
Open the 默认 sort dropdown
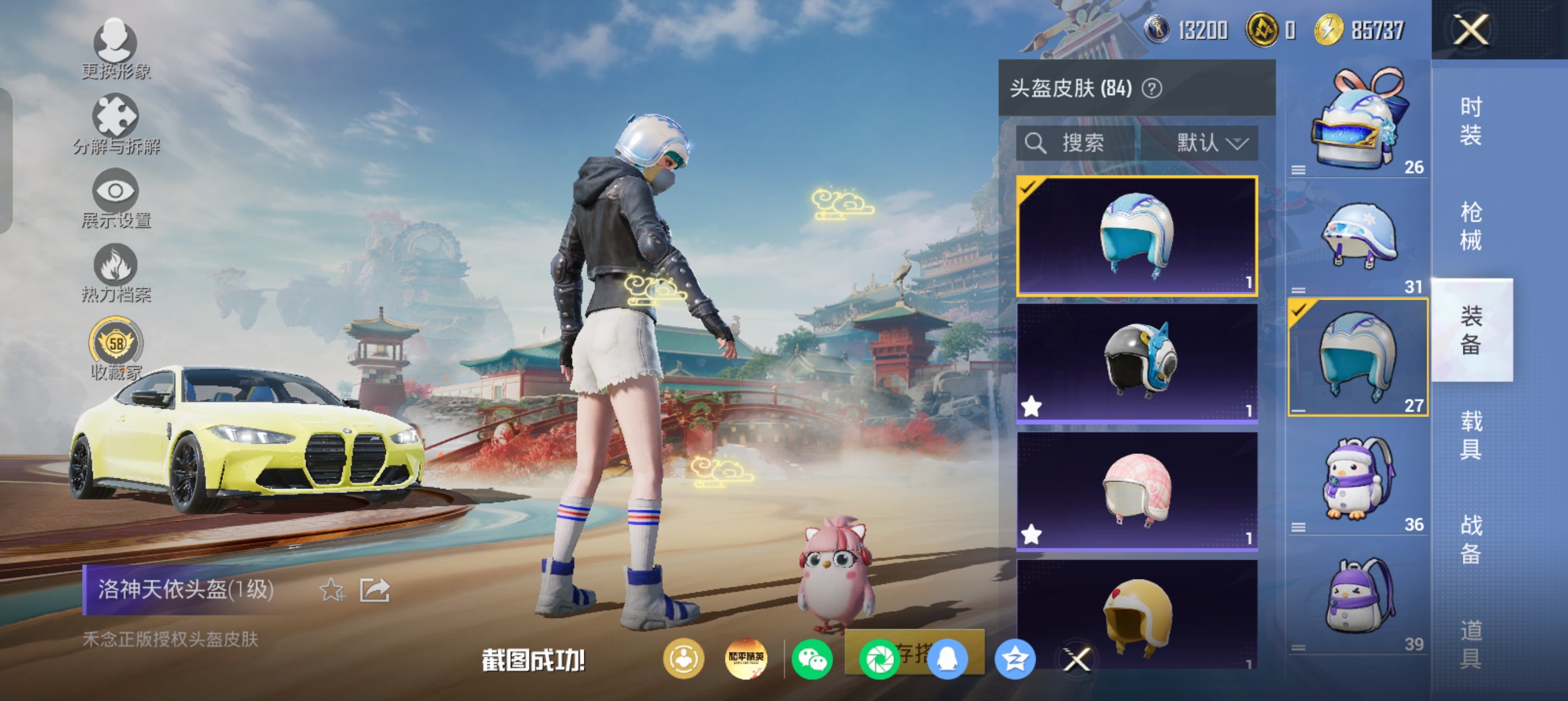pos(1211,144)
